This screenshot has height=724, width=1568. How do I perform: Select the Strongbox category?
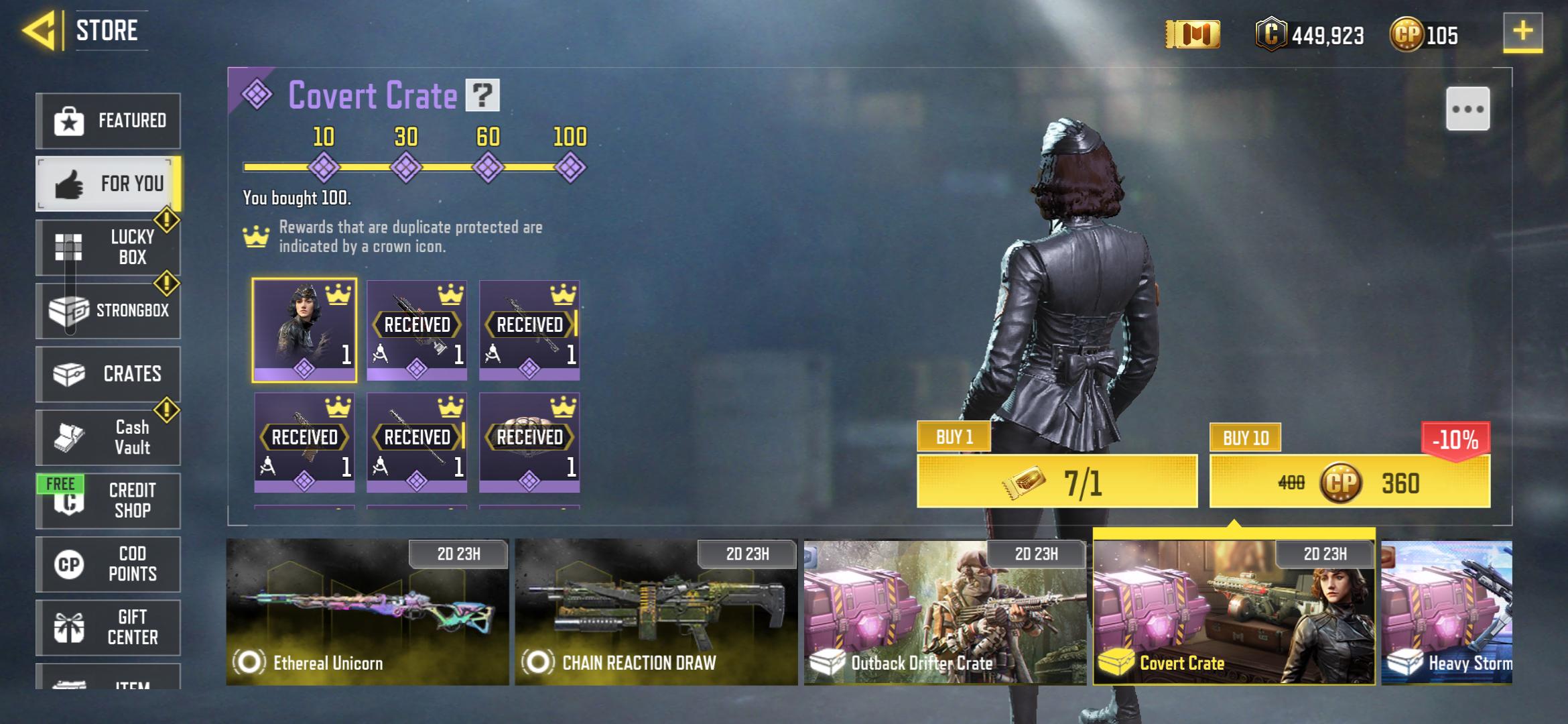point(108,310)
